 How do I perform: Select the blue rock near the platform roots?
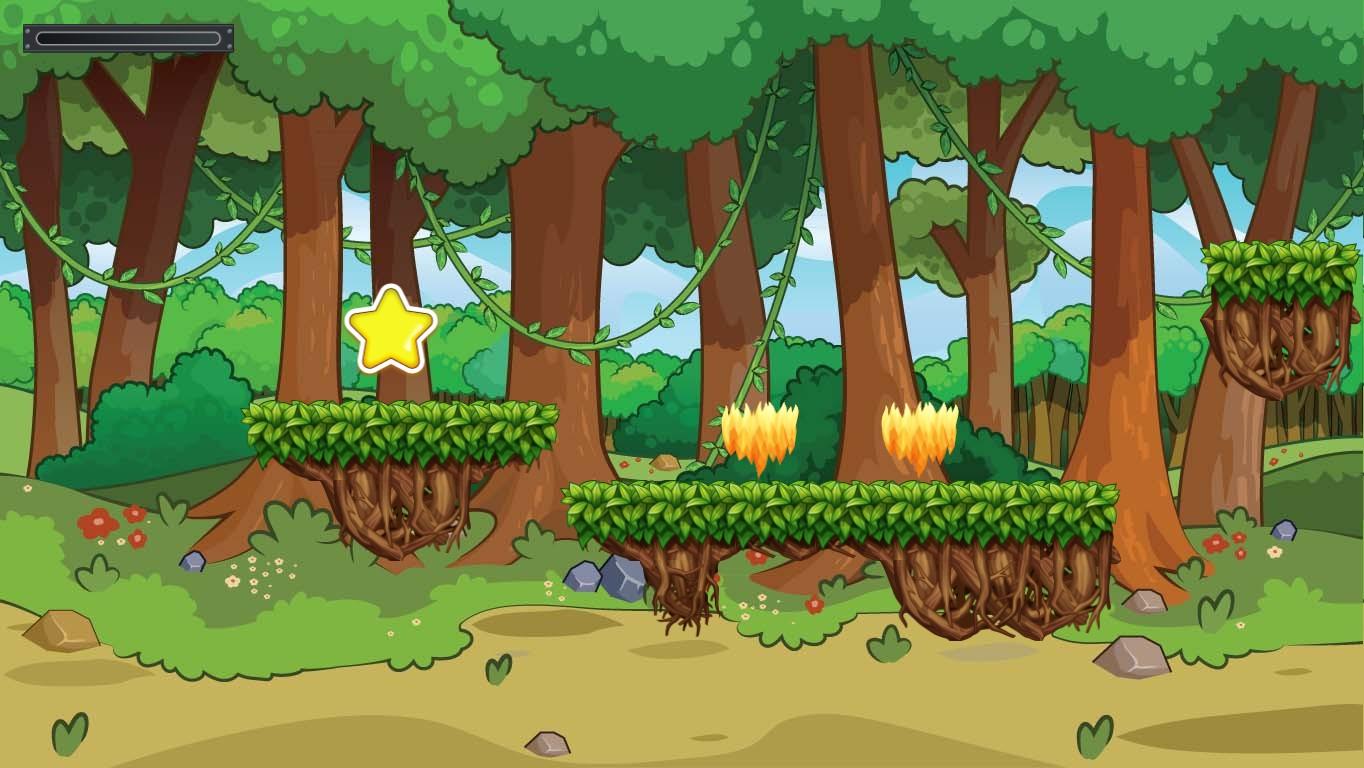(x=601, y=578)
